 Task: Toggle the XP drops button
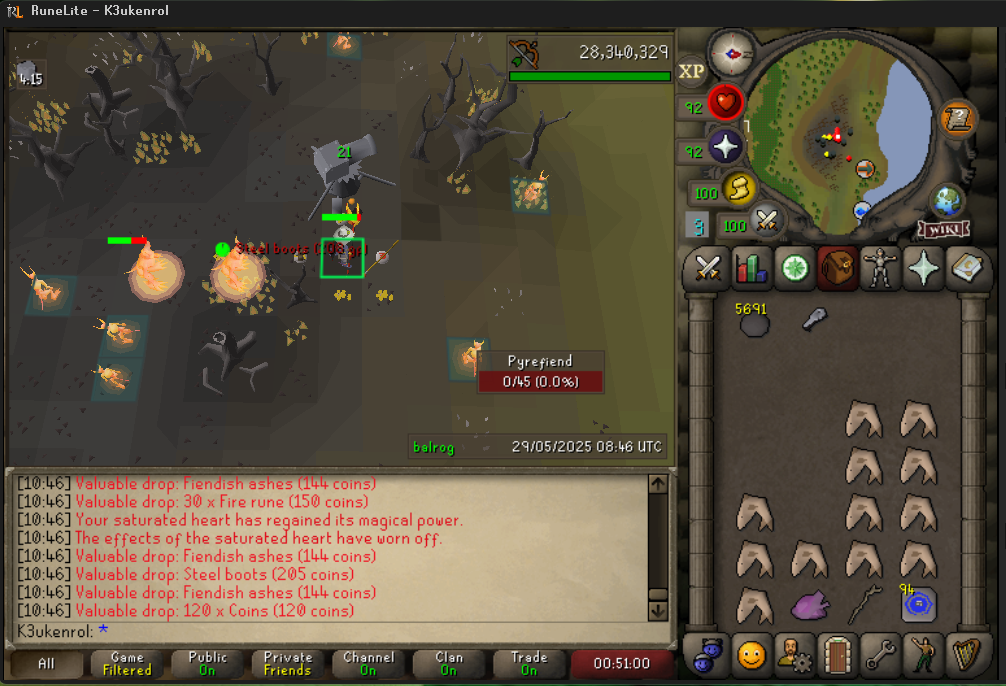[x=692, y=72]
